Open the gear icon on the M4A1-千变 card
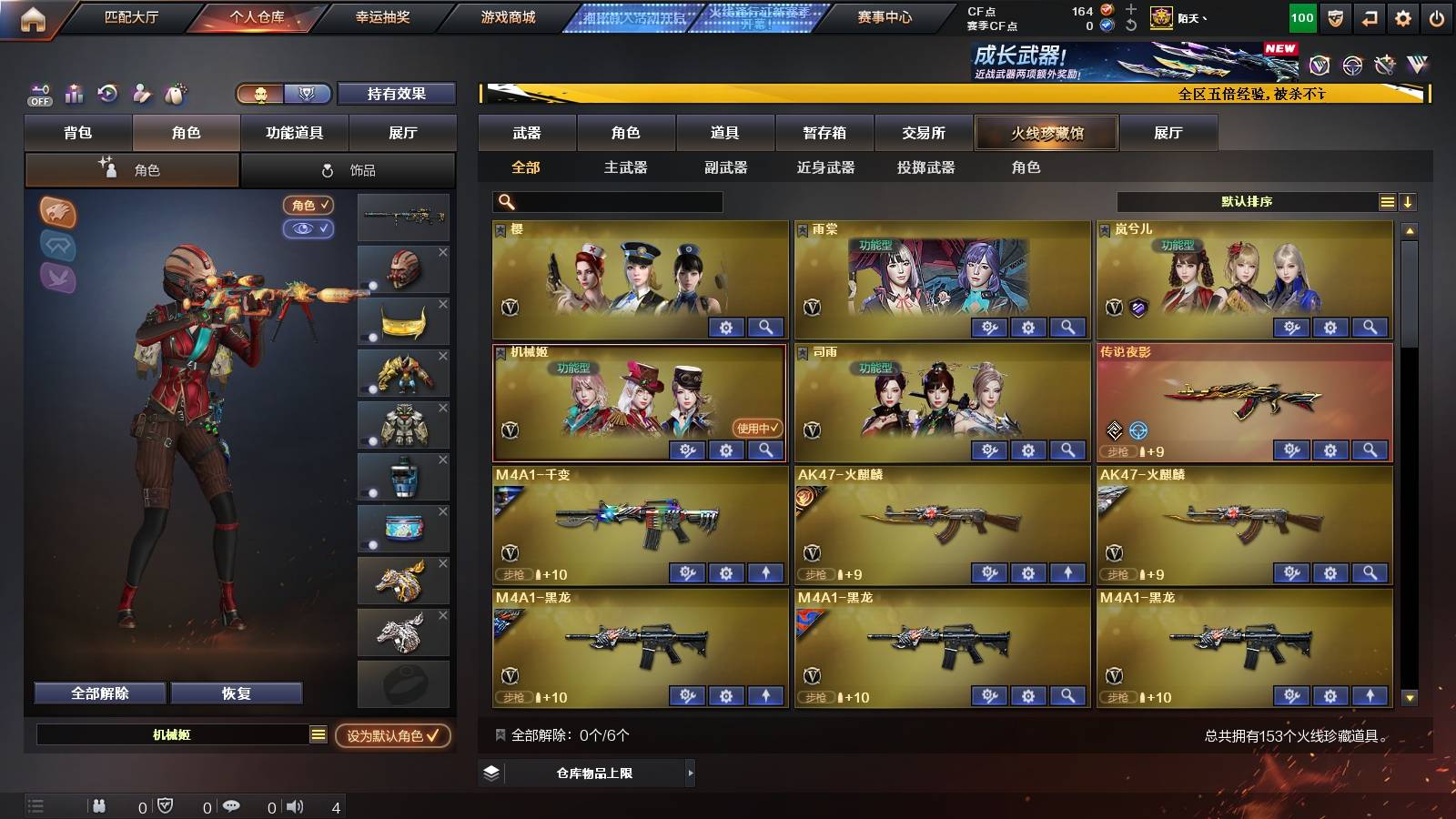The height and width of the screenshot is (819, 1456). [724, 573]
